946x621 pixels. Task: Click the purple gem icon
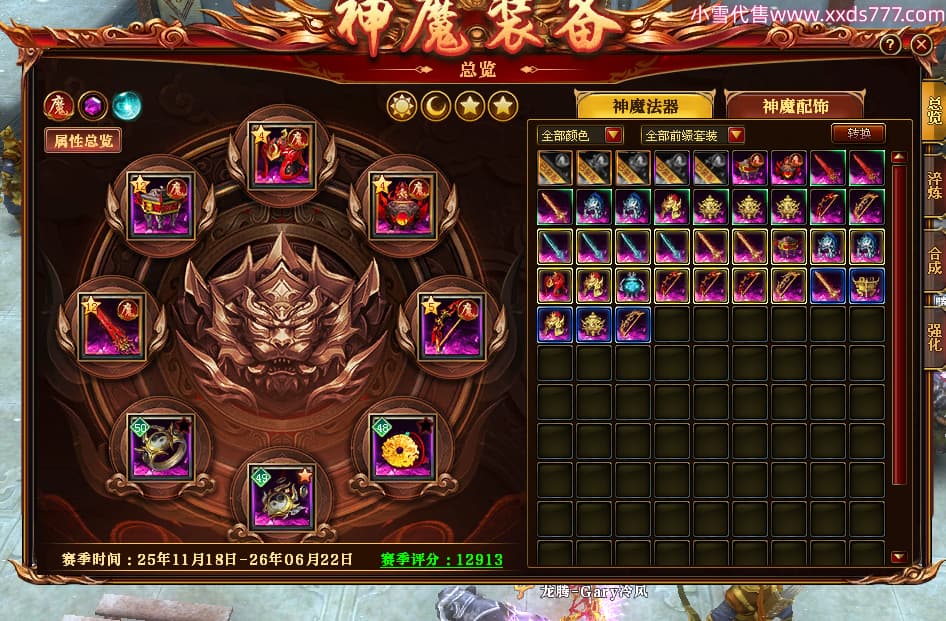[x=93, y=105]
